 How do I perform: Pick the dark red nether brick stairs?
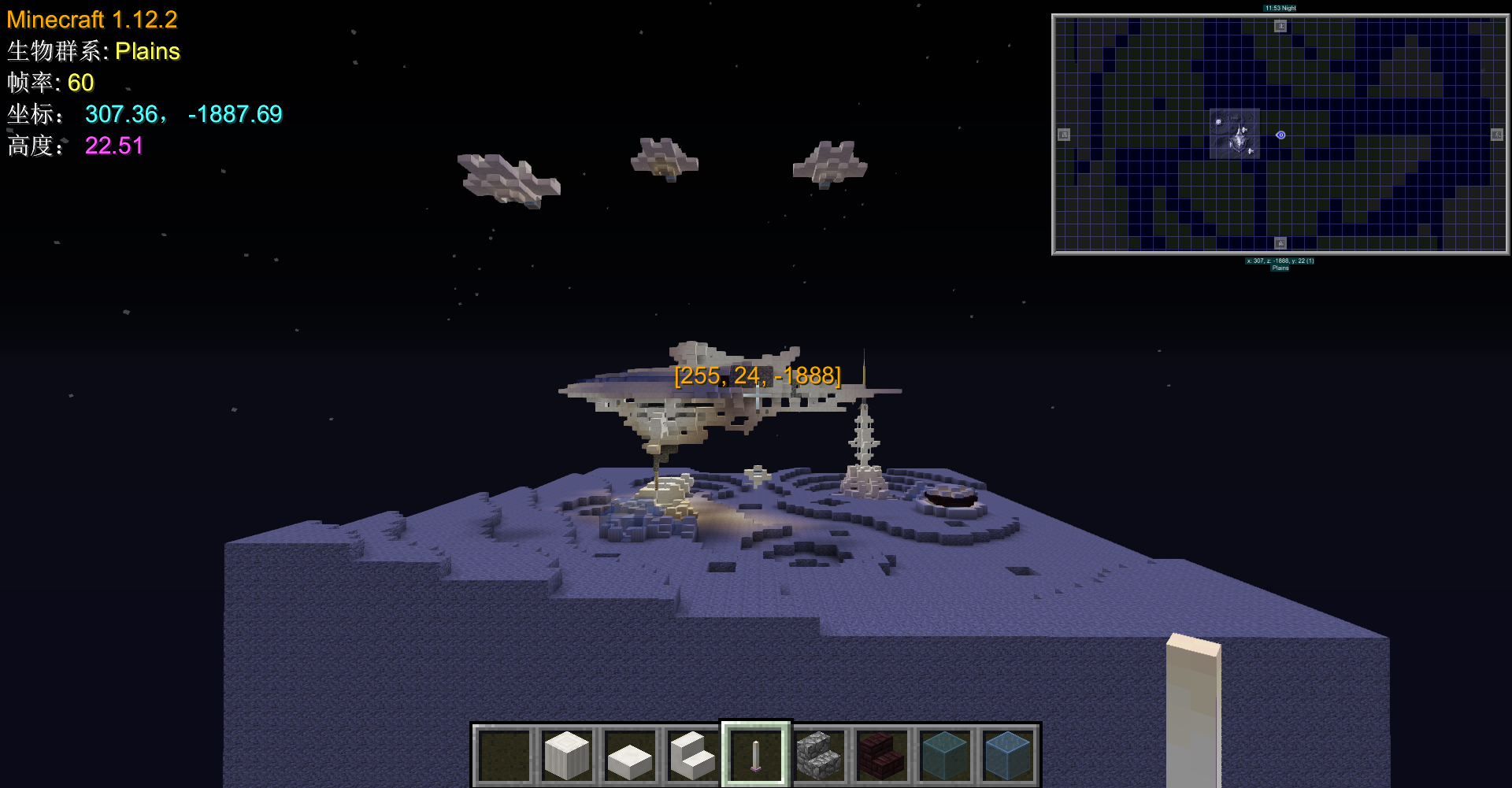[882, 755]
